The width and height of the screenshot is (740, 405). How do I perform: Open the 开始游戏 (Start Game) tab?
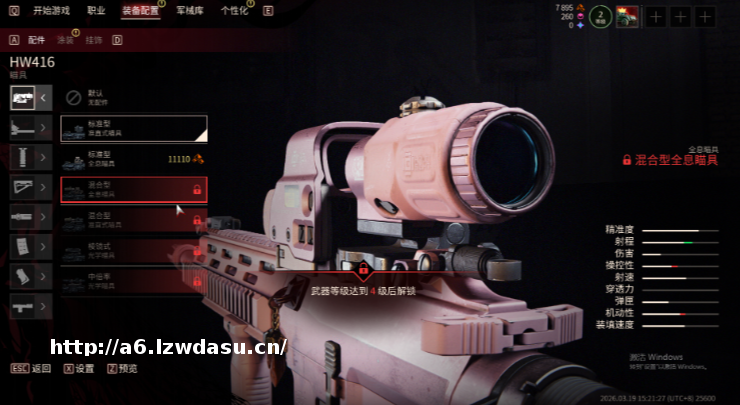click(53, 10)
